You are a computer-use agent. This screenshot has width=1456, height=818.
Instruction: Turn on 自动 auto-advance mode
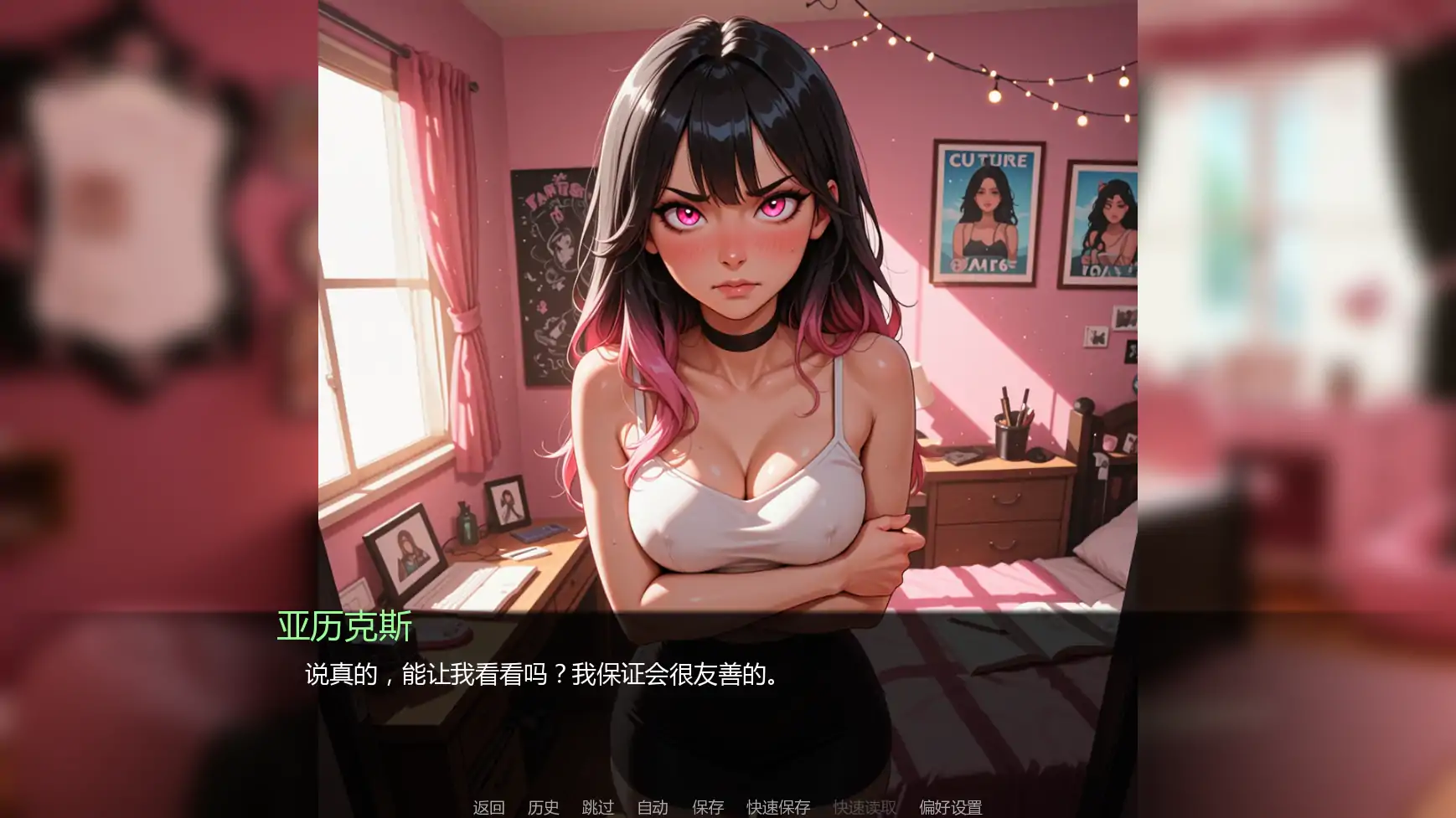pos(653,809)
